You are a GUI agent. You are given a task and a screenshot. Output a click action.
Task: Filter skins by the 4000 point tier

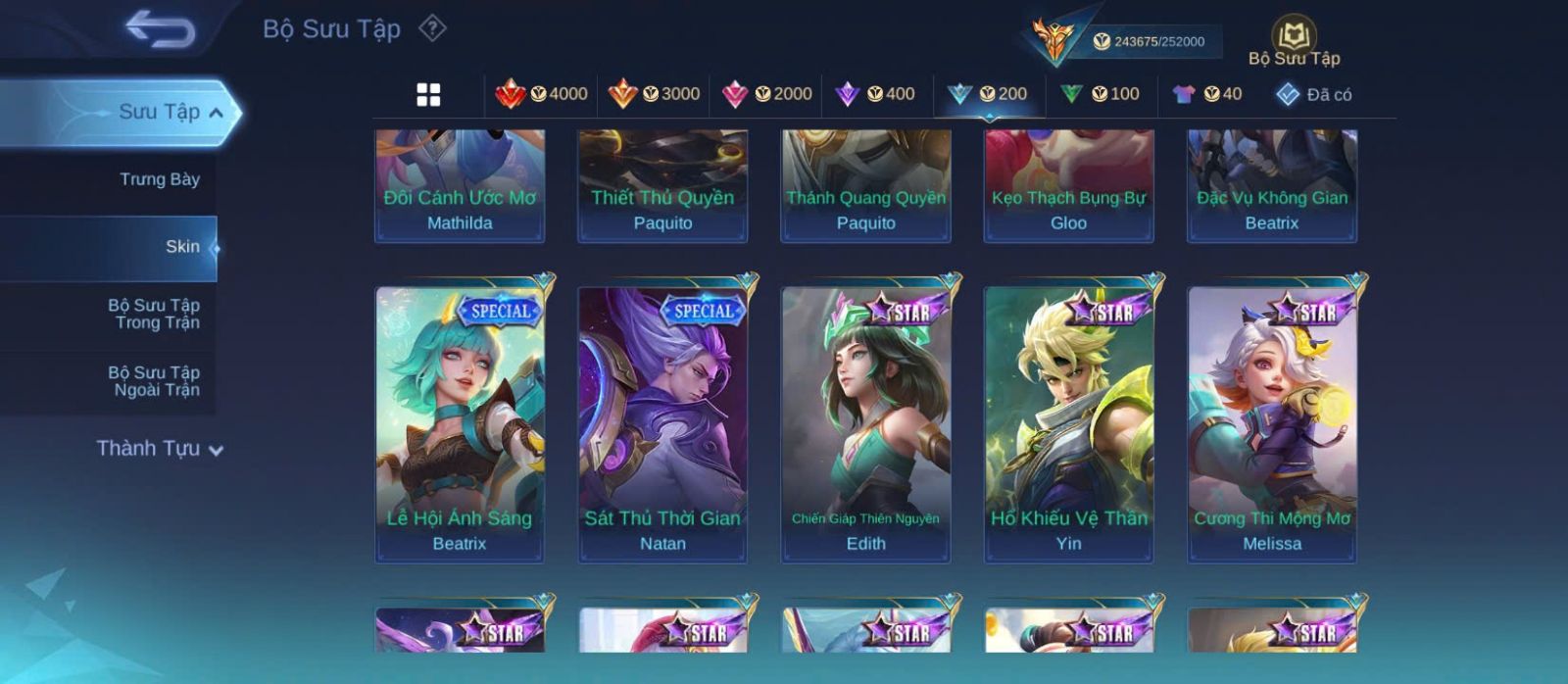pos(542,94)
